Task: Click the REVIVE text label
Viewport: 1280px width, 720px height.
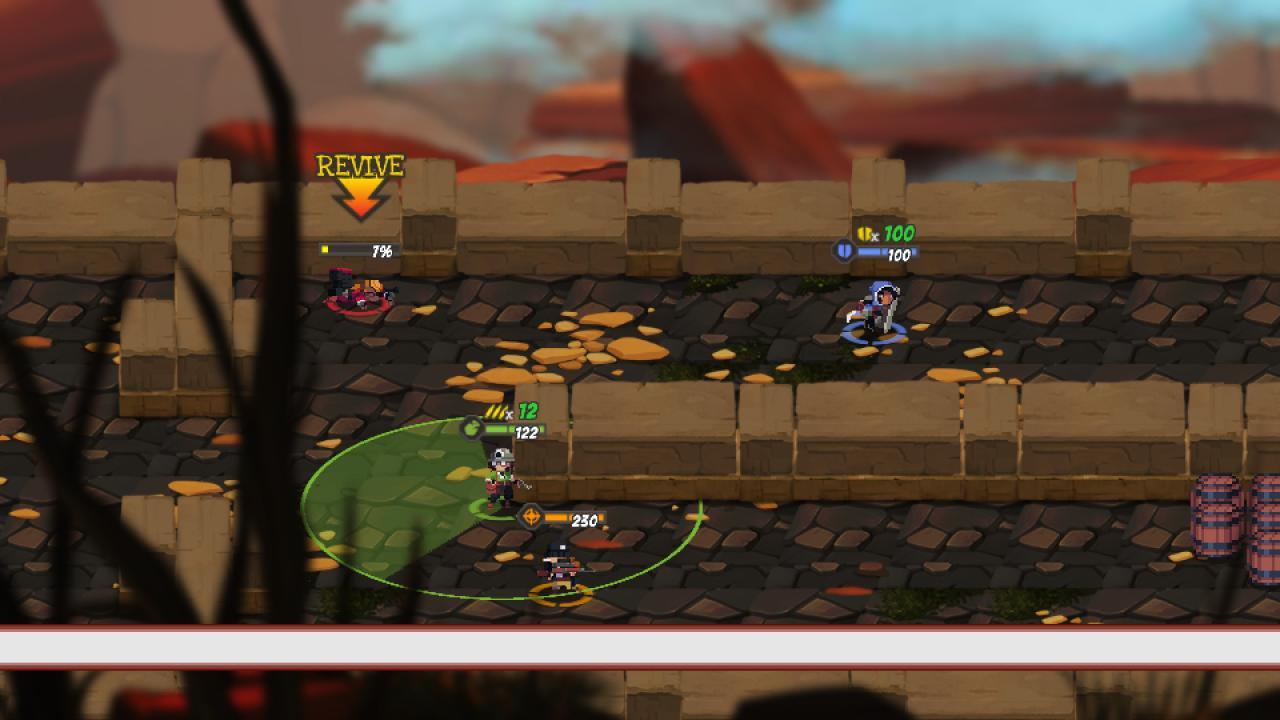Action: (359, 166)
